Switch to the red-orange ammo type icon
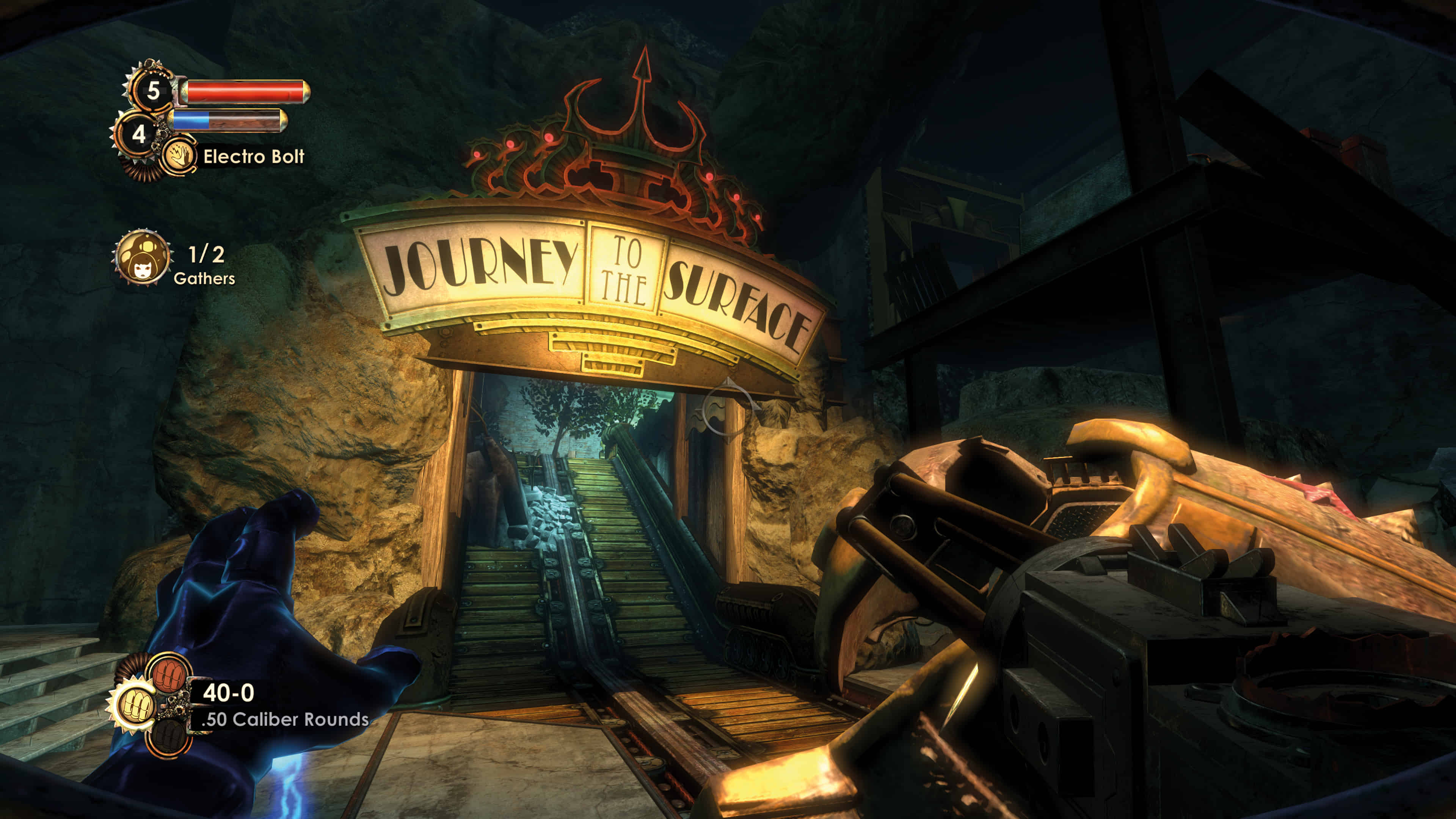 (x=168, y=673)
